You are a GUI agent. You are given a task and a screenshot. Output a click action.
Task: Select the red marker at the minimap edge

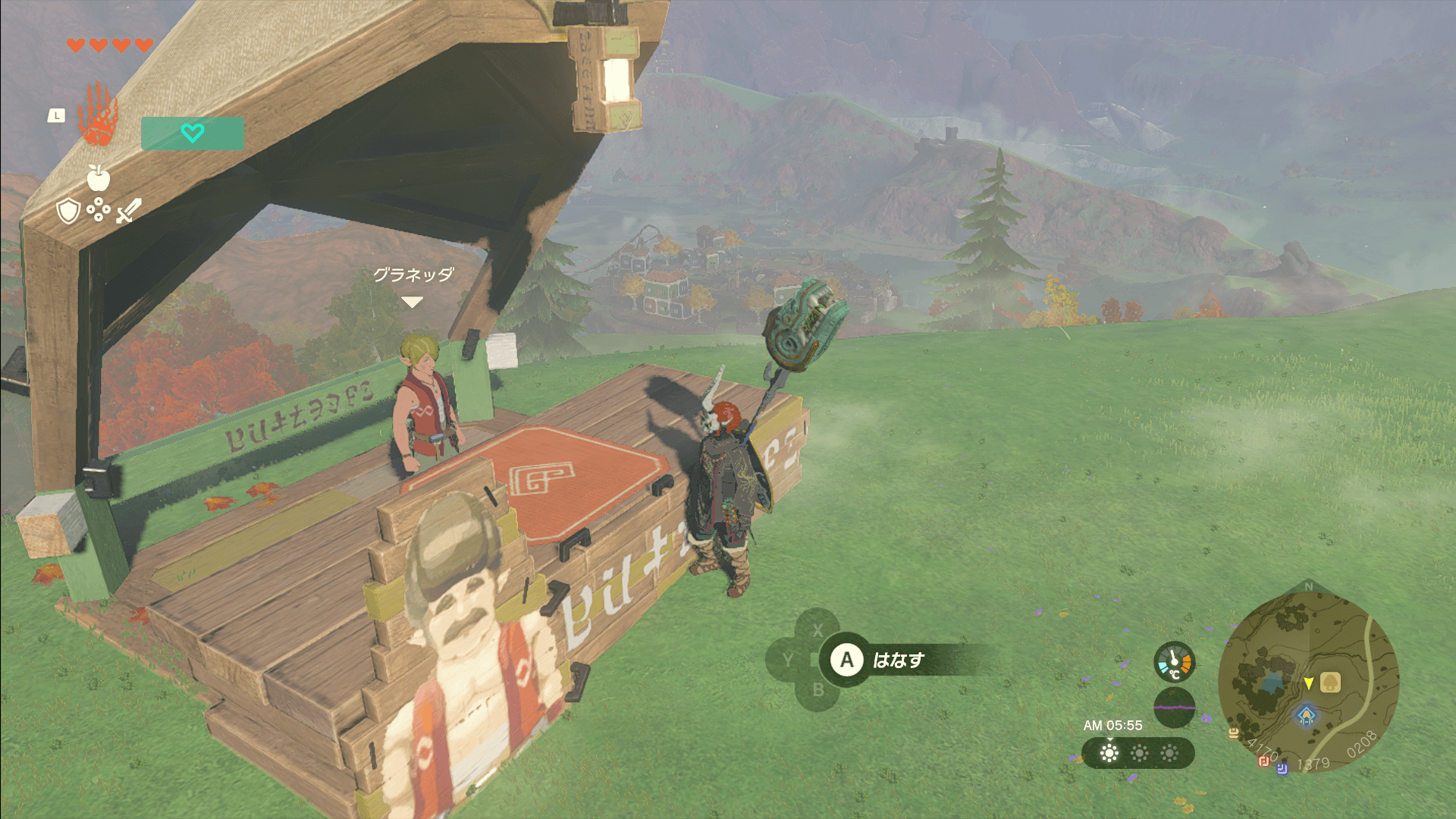tap(1264, 761)
